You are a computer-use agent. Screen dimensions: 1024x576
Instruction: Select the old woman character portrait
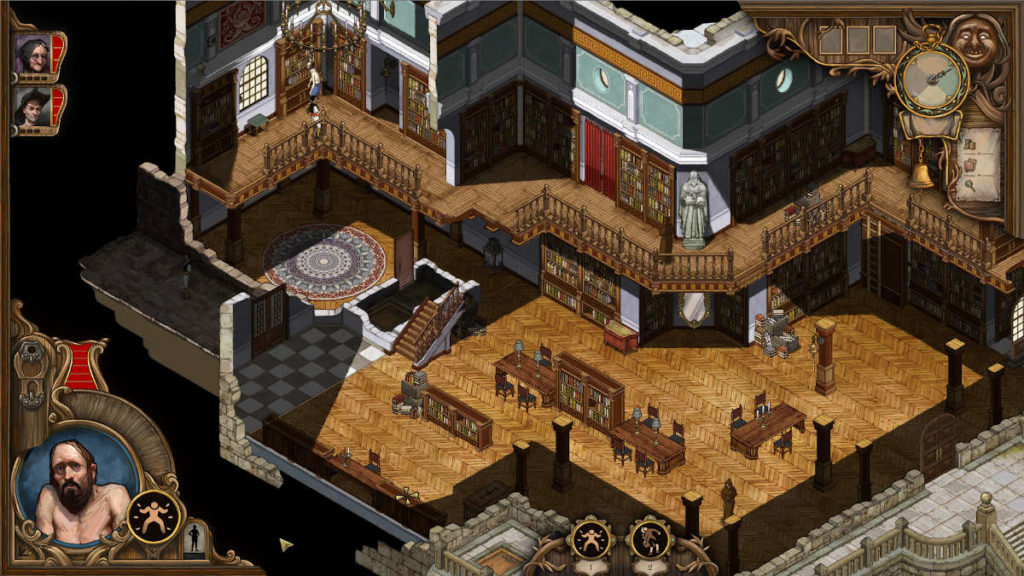click(x=33, y=54)
